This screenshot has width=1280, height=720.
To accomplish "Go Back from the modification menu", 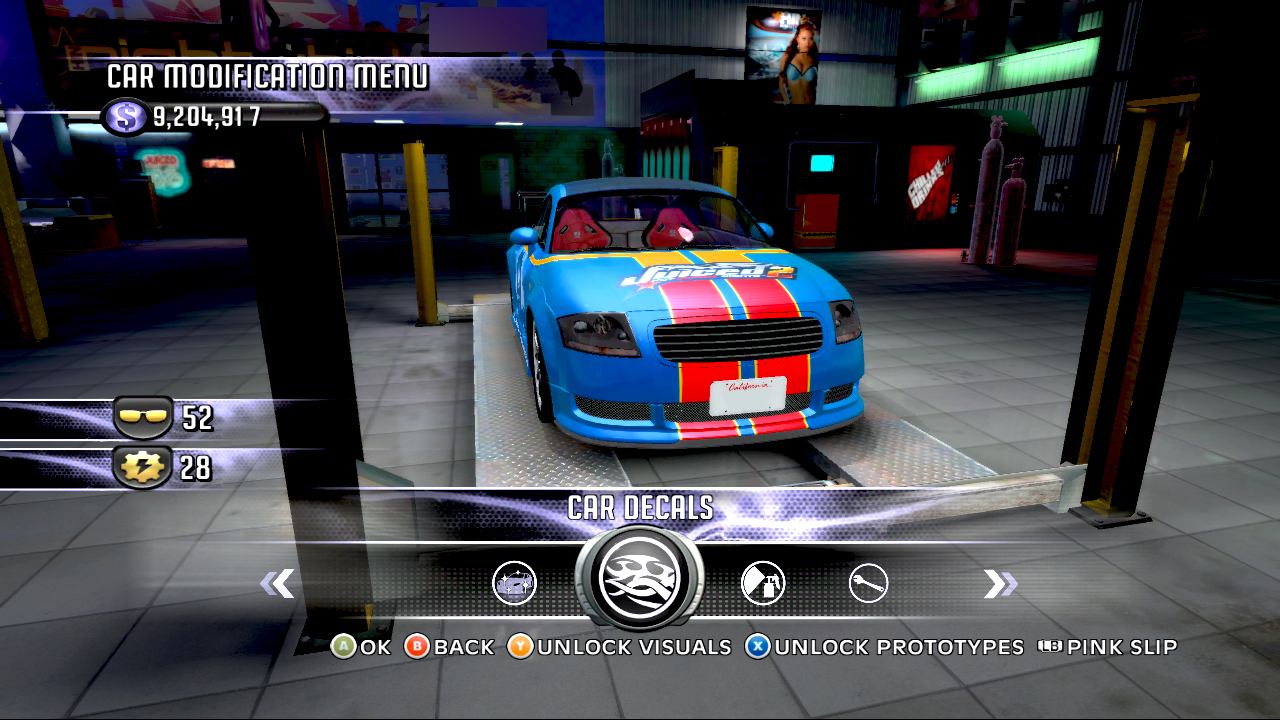I will coord(450,647).
